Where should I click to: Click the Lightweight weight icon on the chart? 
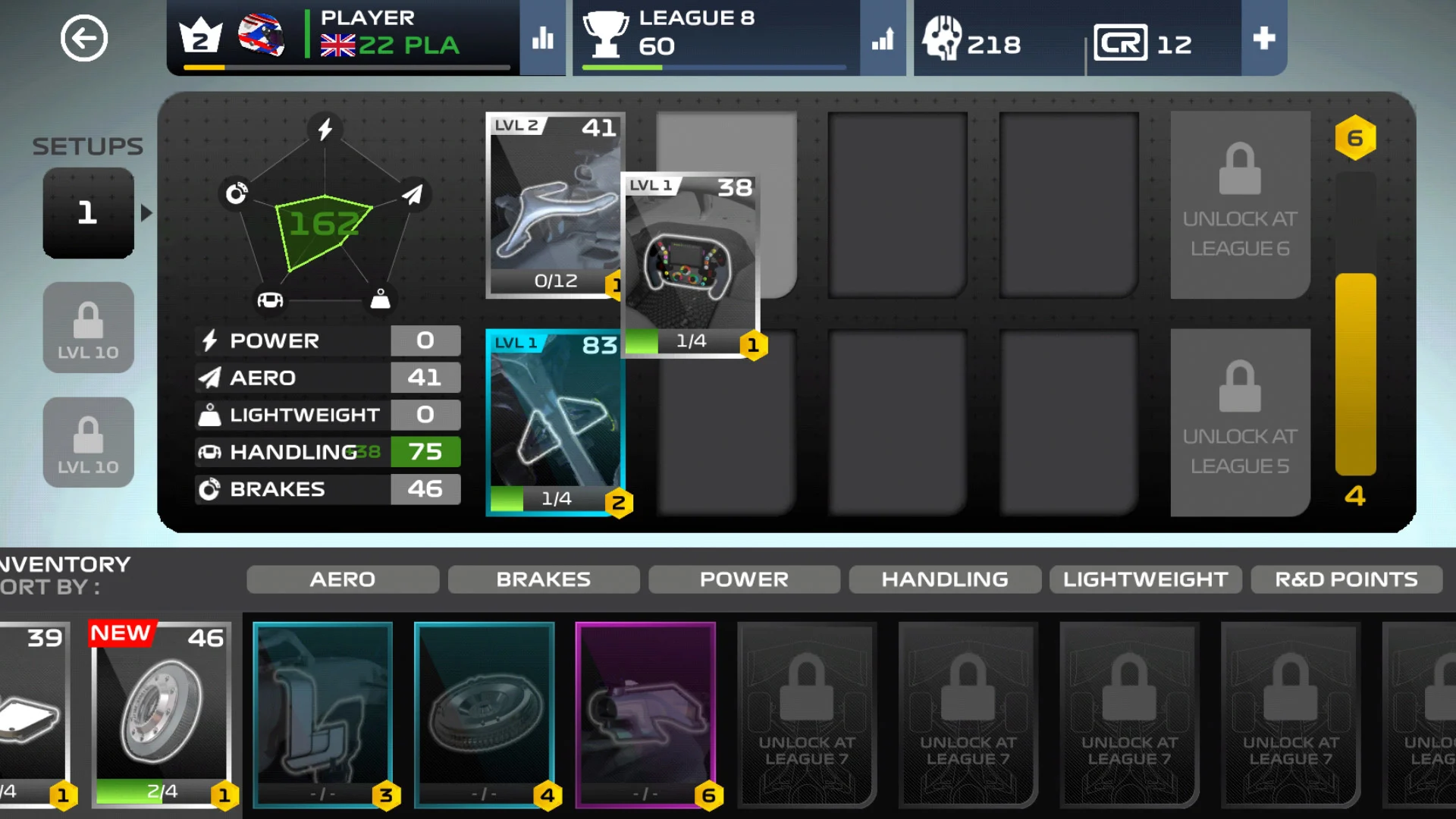click(x=380, y=299)
